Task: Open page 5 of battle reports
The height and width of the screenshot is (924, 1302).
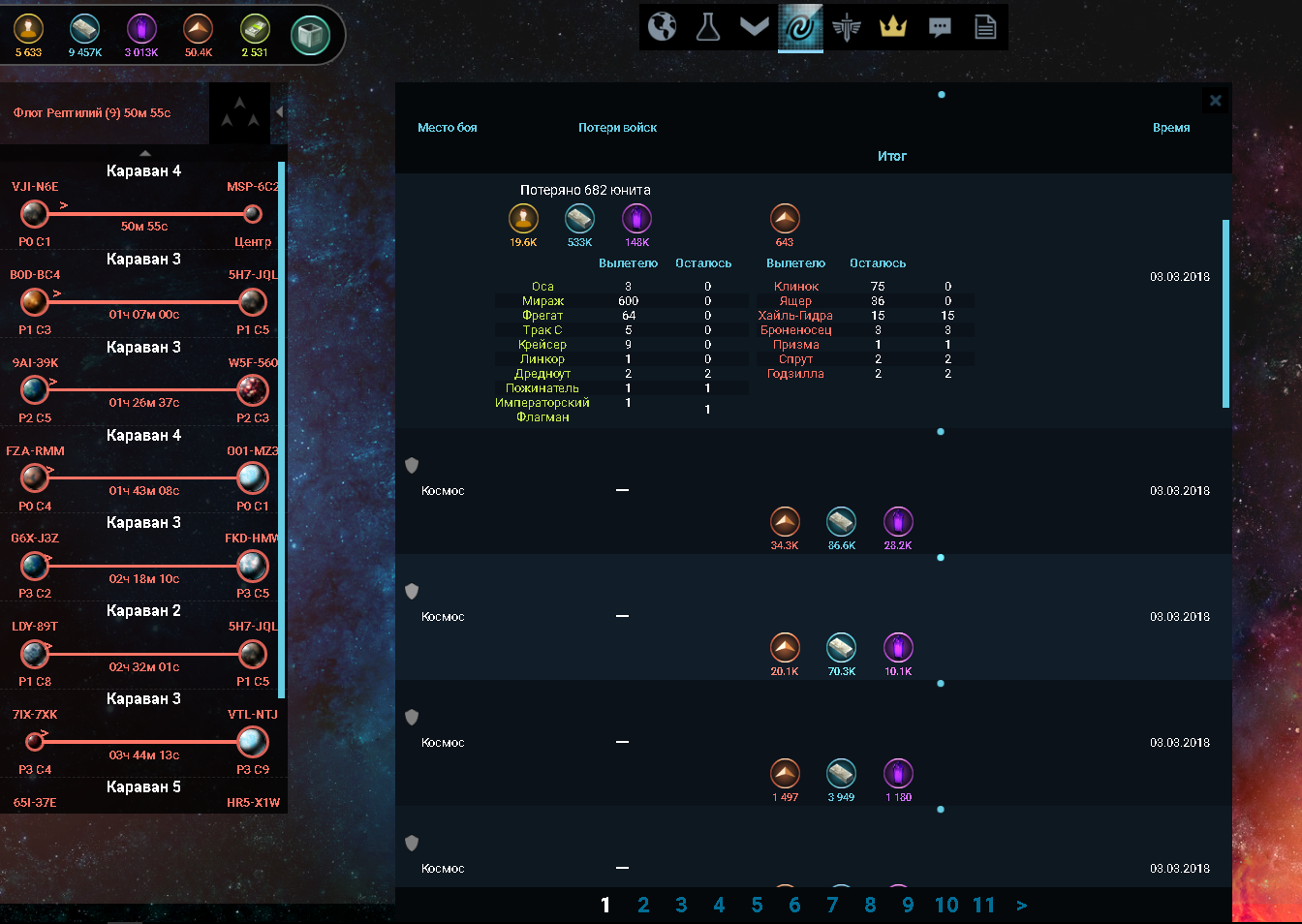Action: point(757,905)
